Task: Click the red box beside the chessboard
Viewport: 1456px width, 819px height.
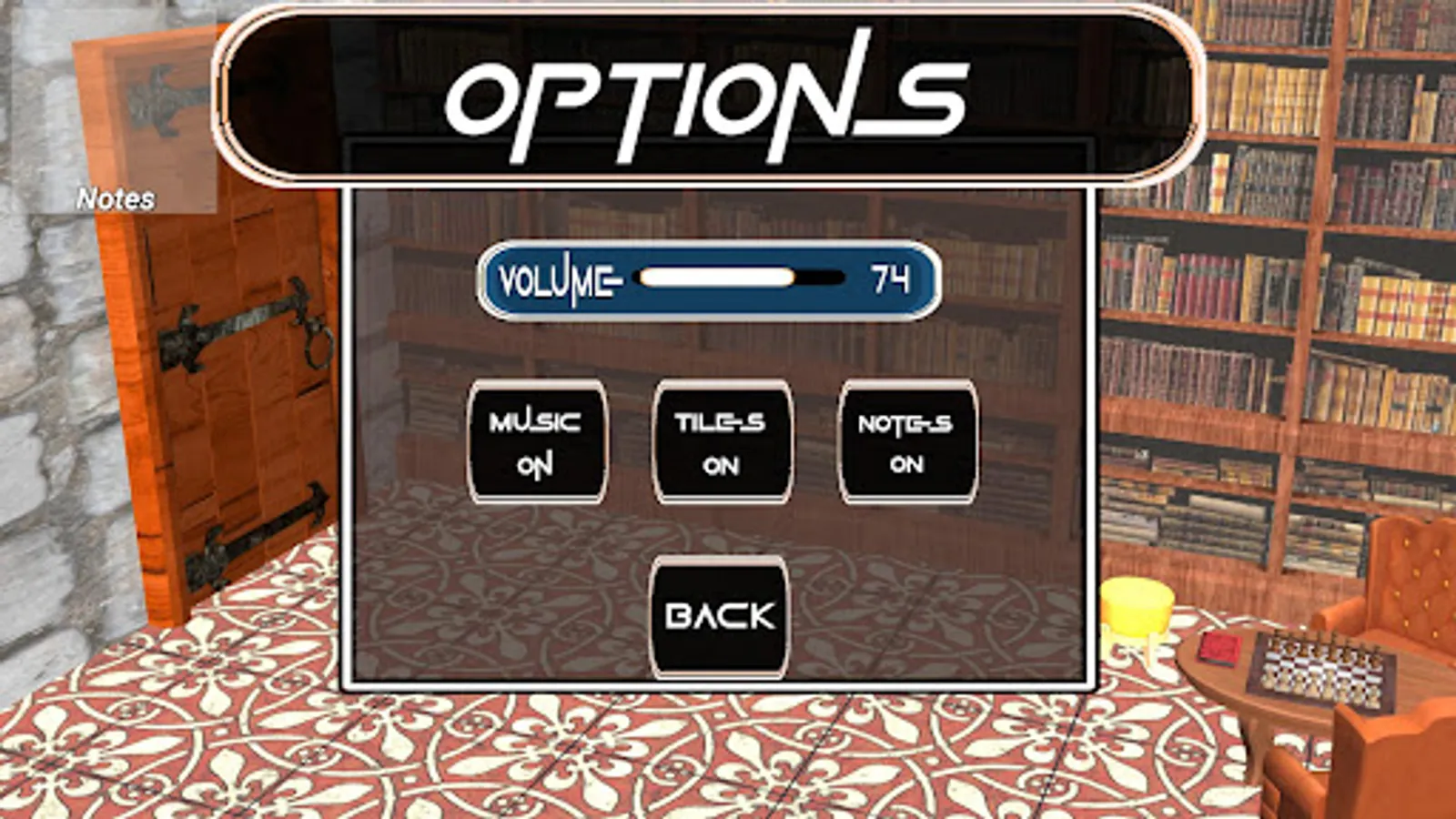Action: coord(1219,648)
